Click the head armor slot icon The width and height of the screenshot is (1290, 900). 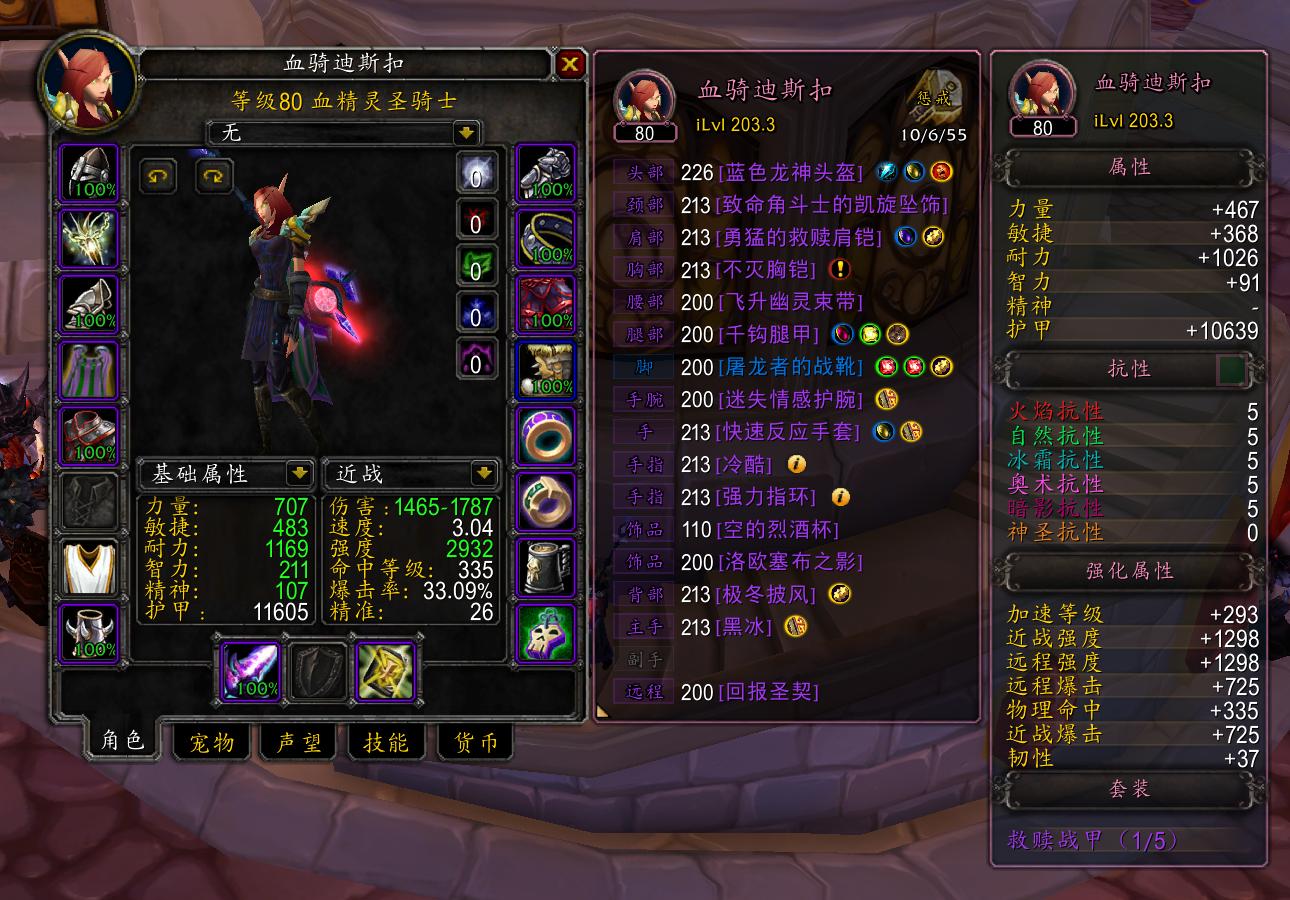tap(89, 172)
